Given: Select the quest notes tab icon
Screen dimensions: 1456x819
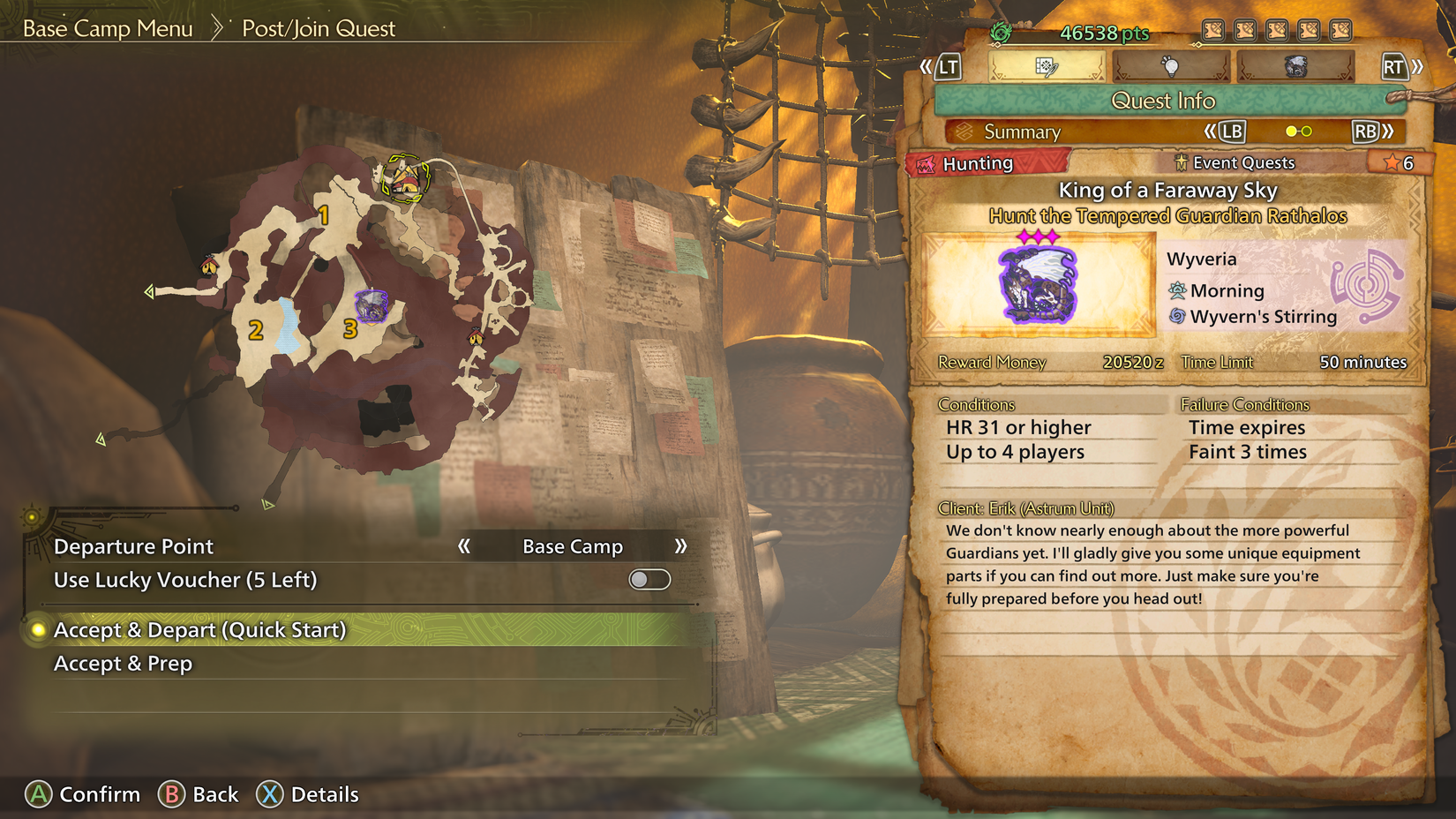Looking at the screenshot, I should (x=1047, y=67).
